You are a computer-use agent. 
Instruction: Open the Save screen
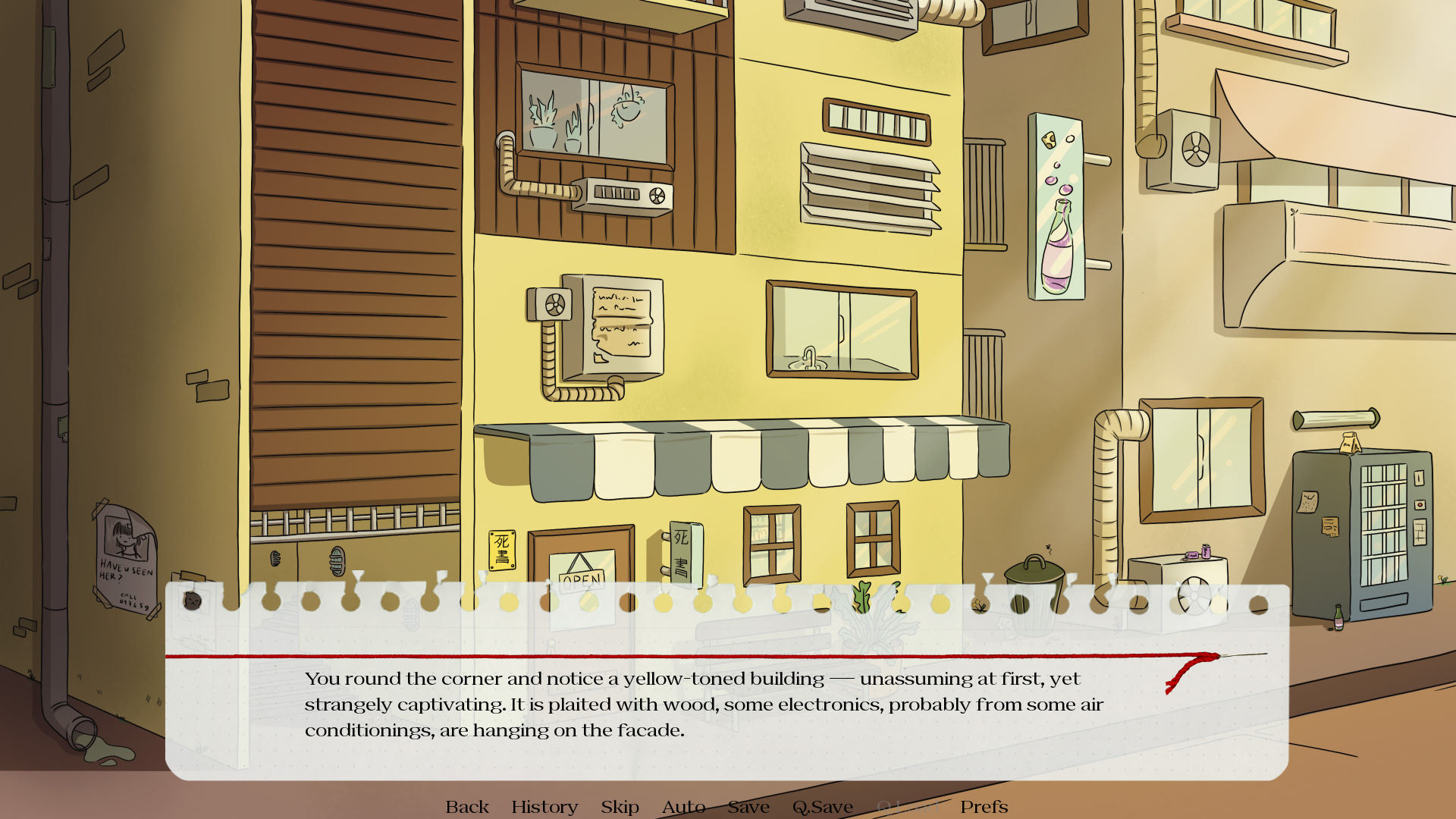[x=748, y=807]
